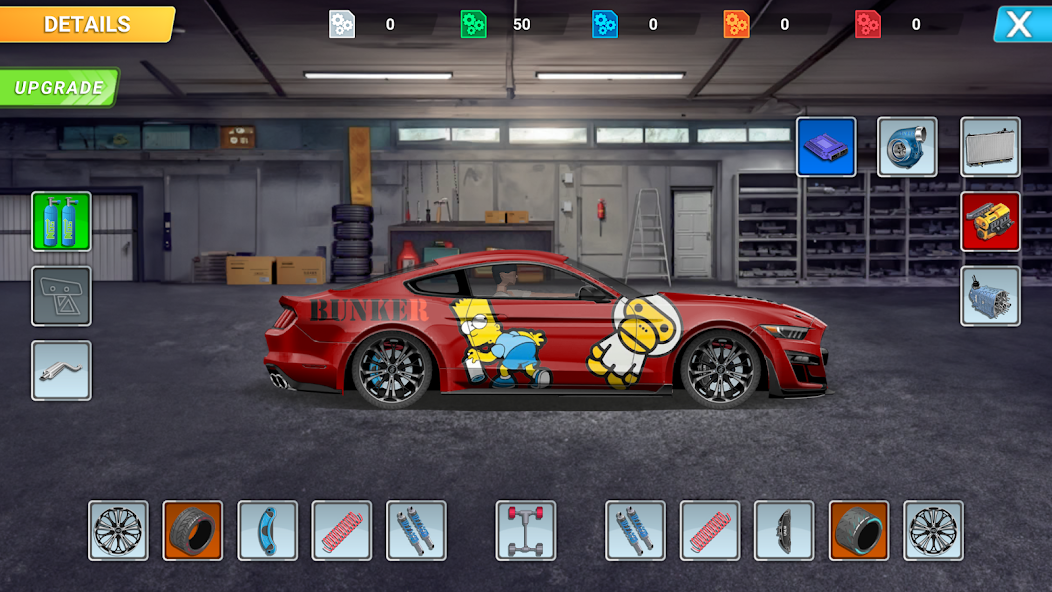Screen dimensions: 1052x592
Task: Open the gearbox transmission part
Action: (x=990, y=296)
